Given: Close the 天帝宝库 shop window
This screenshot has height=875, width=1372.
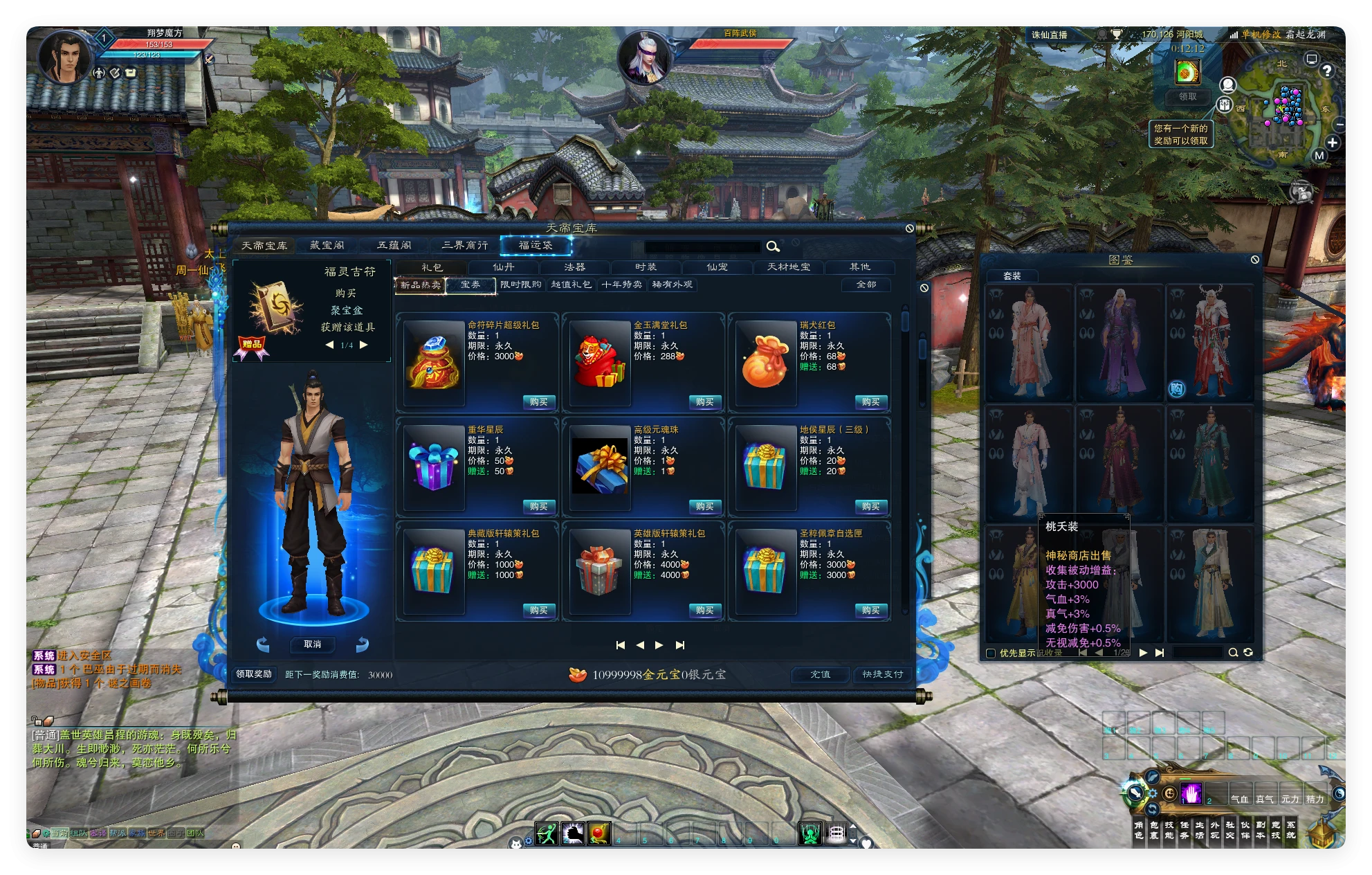Looking at the screenshot, I should pos(910,228).
